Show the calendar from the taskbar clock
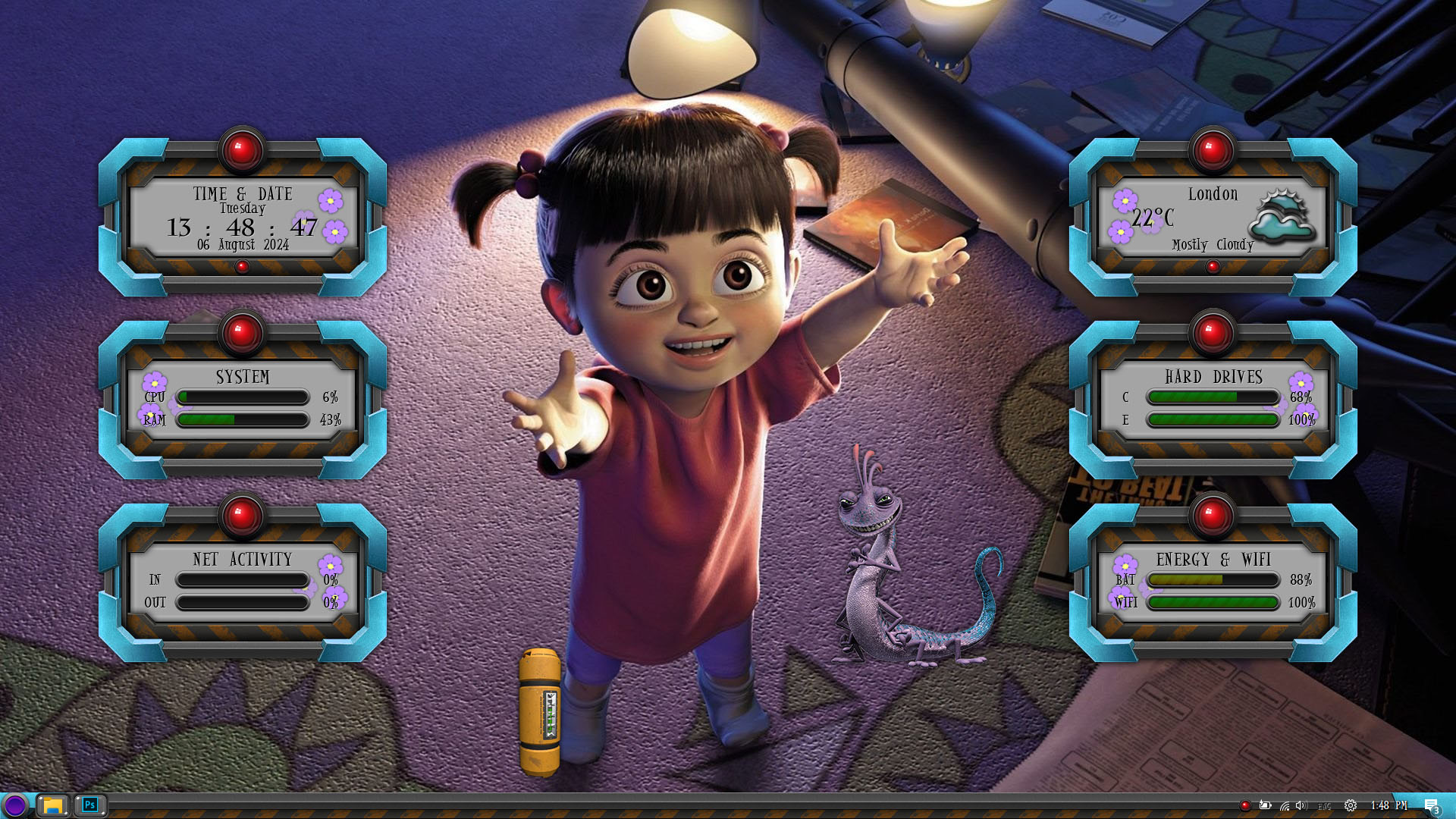The image size is (1456, 819). (1389, 805)
